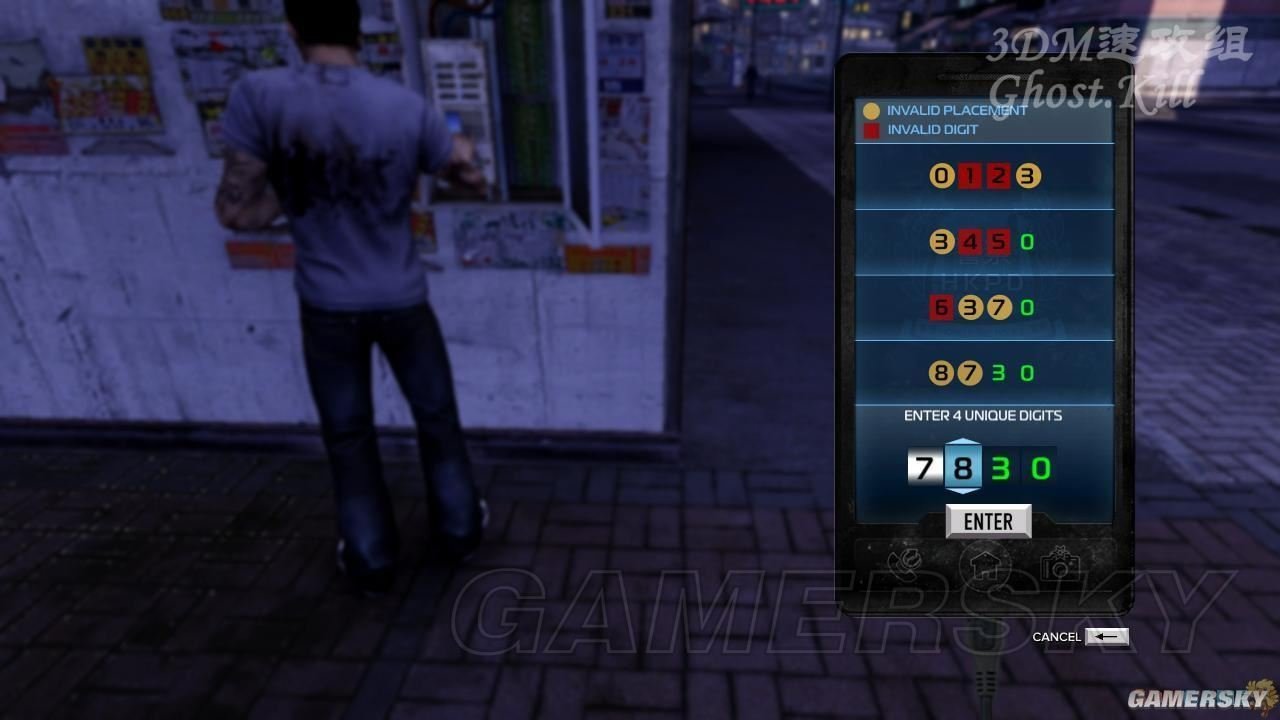Tap the phone's call icon
This screenshot has height=720, width=1280.
908,566
